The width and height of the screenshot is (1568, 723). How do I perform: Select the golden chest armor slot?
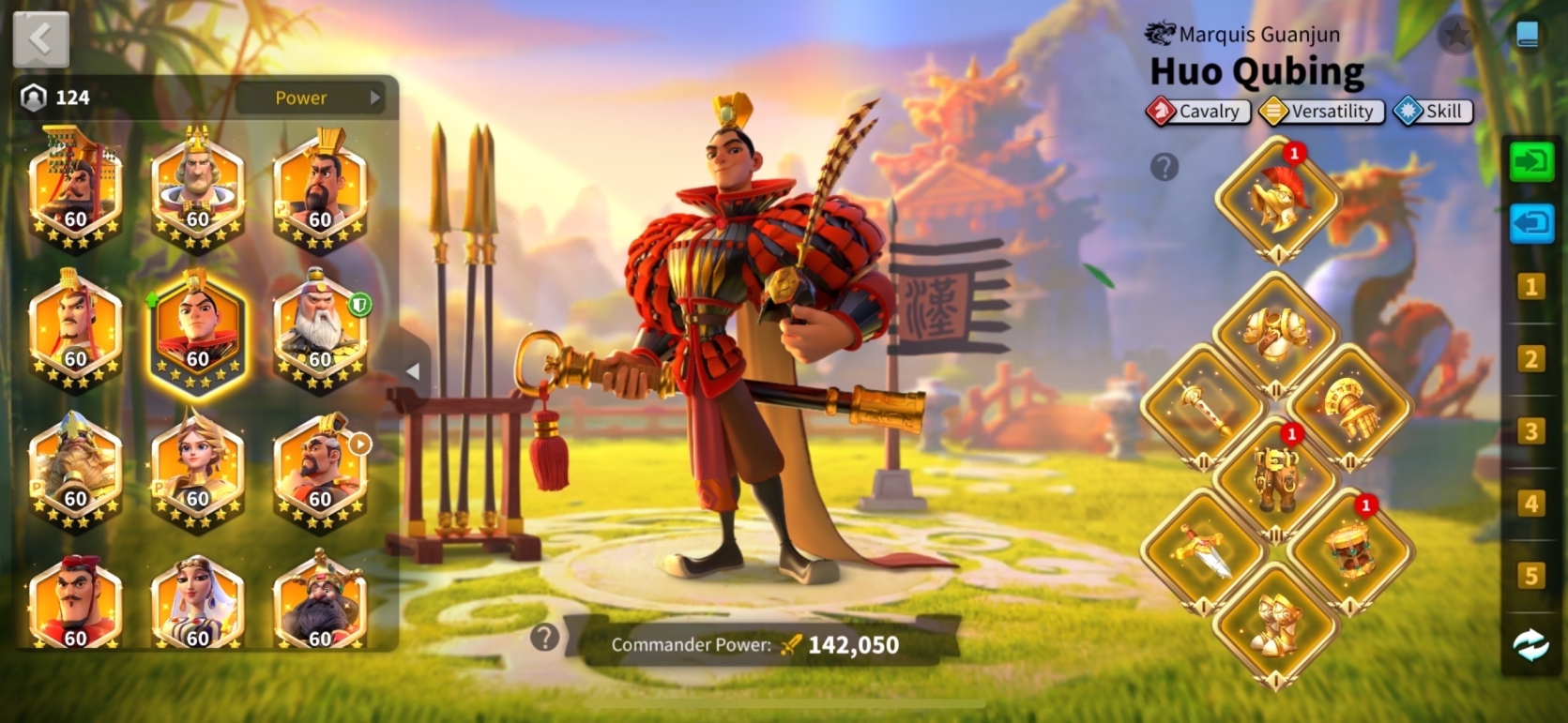(x=1276, y=335)
